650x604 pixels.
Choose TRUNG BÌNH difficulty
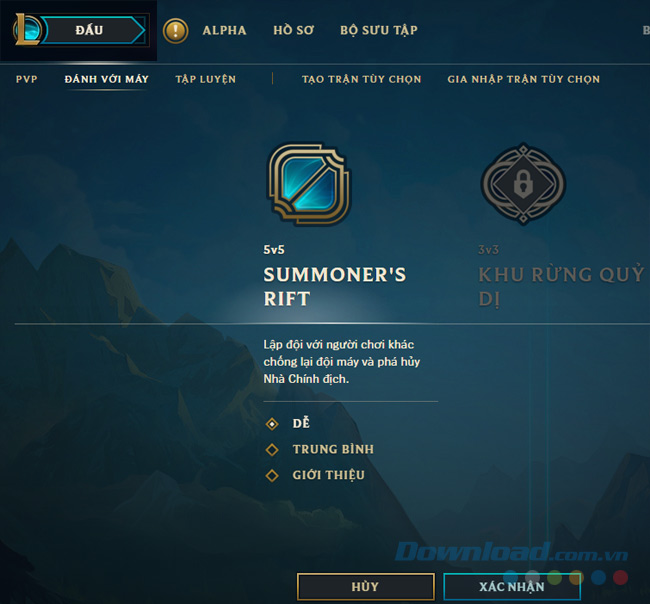(332, 450)
